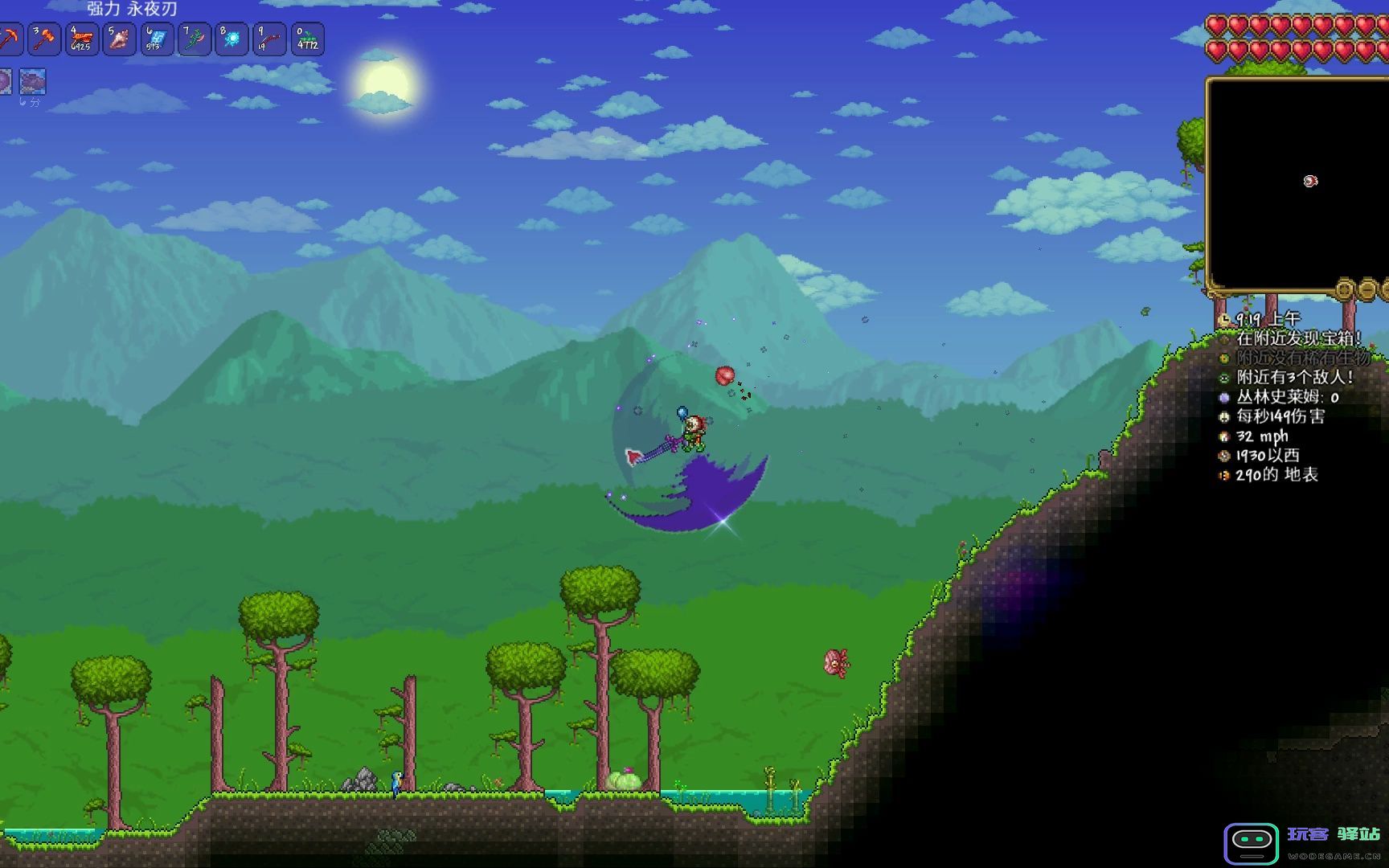Select the dark red rod in slot 9

click(268, 39)
